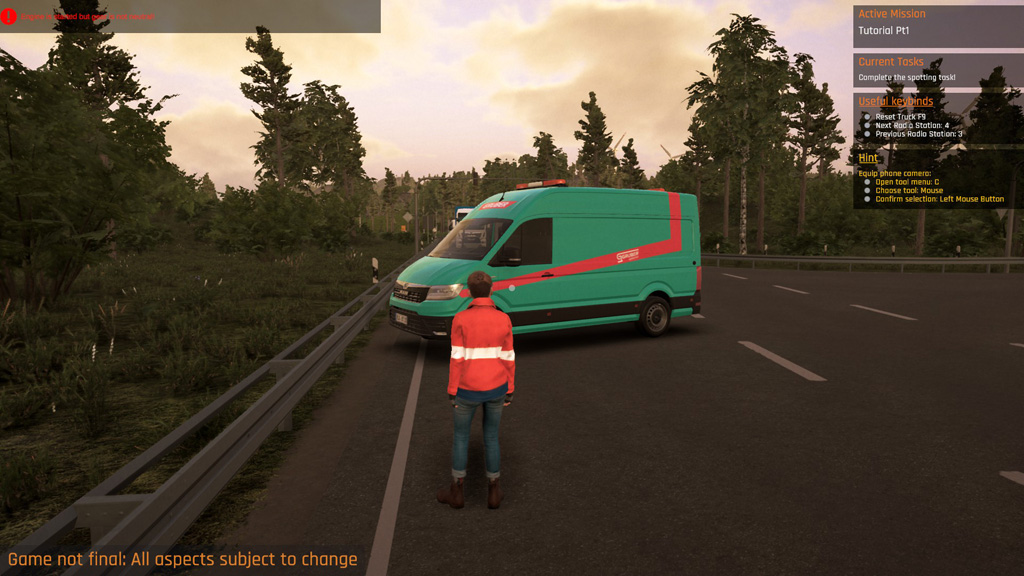1024x576 pixels.
Task: Open the Hint heading
Action: coord(868,158)
